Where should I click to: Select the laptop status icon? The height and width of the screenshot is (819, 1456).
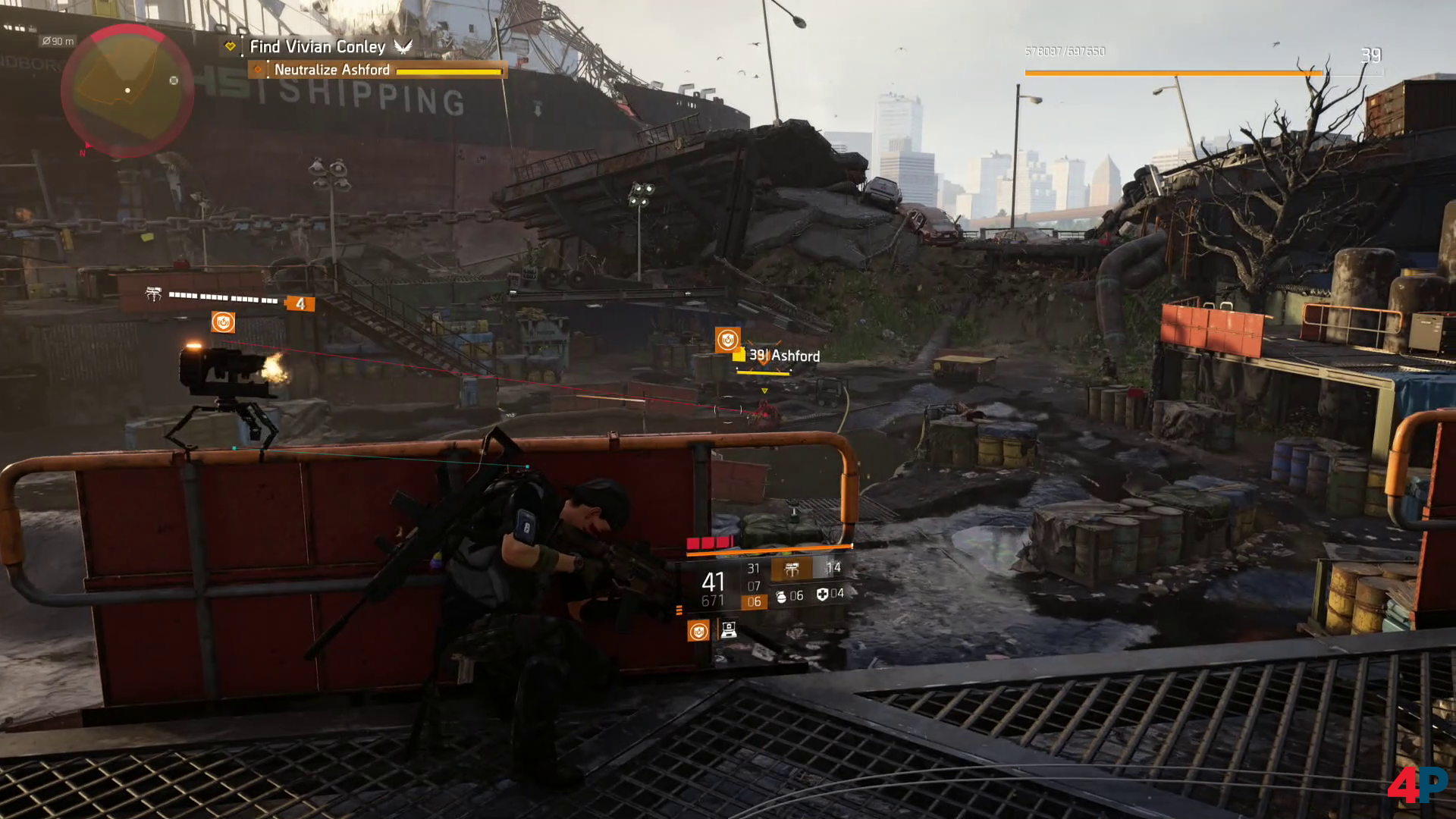(x=728, y=630)
